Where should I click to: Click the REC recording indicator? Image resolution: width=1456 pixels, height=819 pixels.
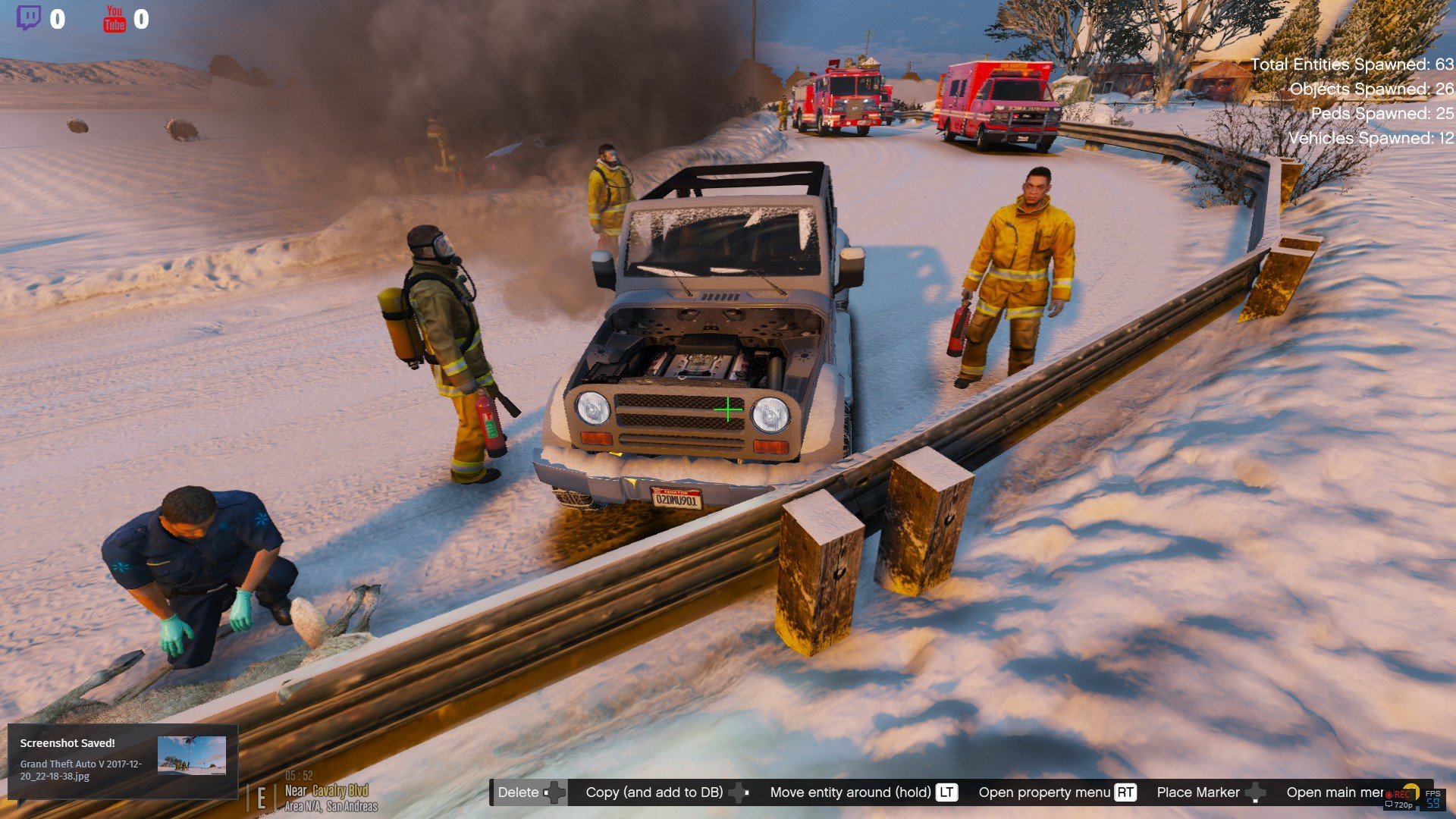1398,794
